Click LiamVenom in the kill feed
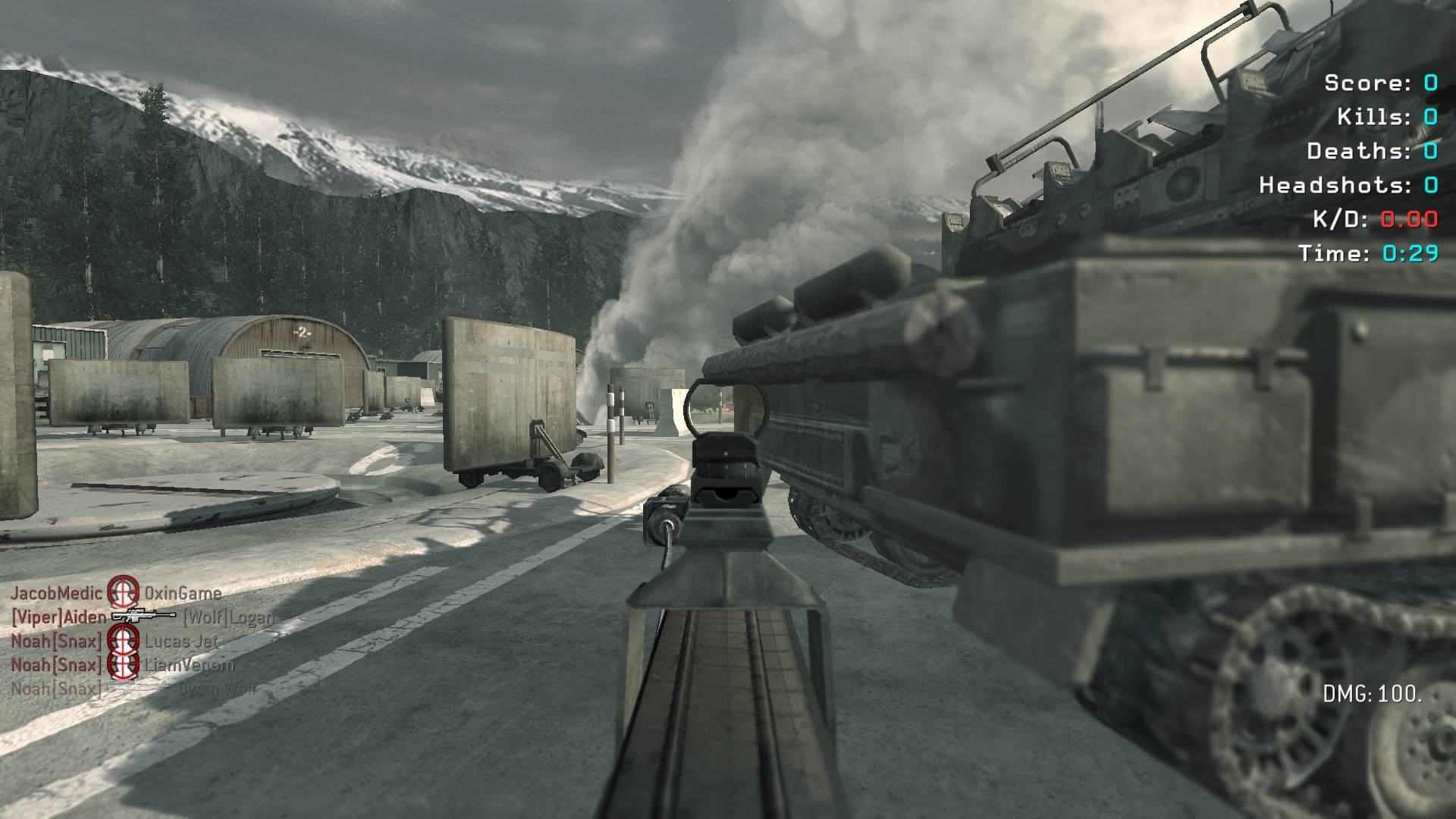 pos(189,666)
